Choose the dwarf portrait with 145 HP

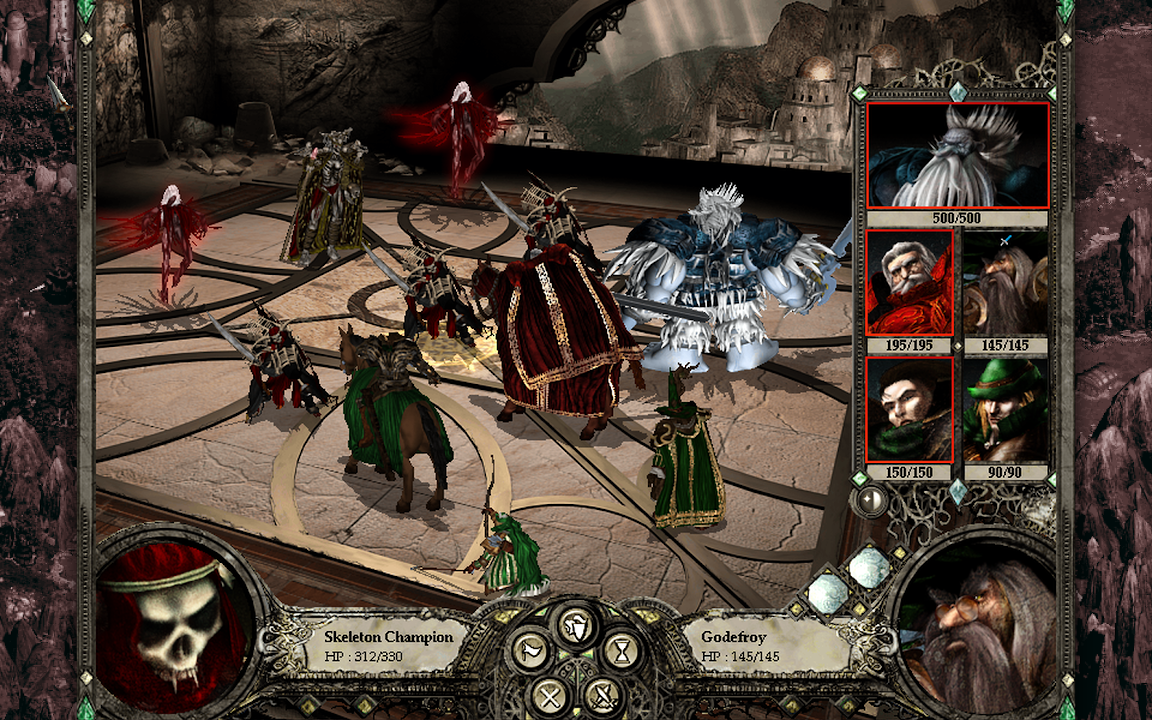click(1005, 283)
